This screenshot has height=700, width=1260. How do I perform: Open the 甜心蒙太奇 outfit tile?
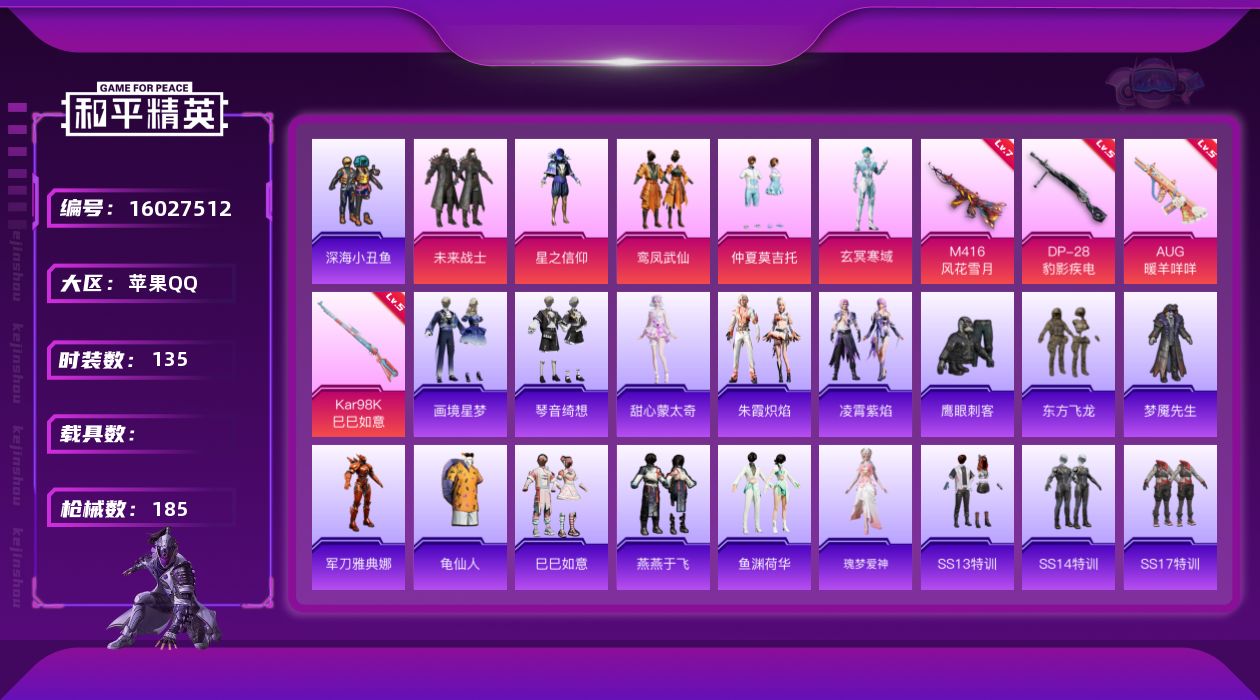[x=663, y=364]
